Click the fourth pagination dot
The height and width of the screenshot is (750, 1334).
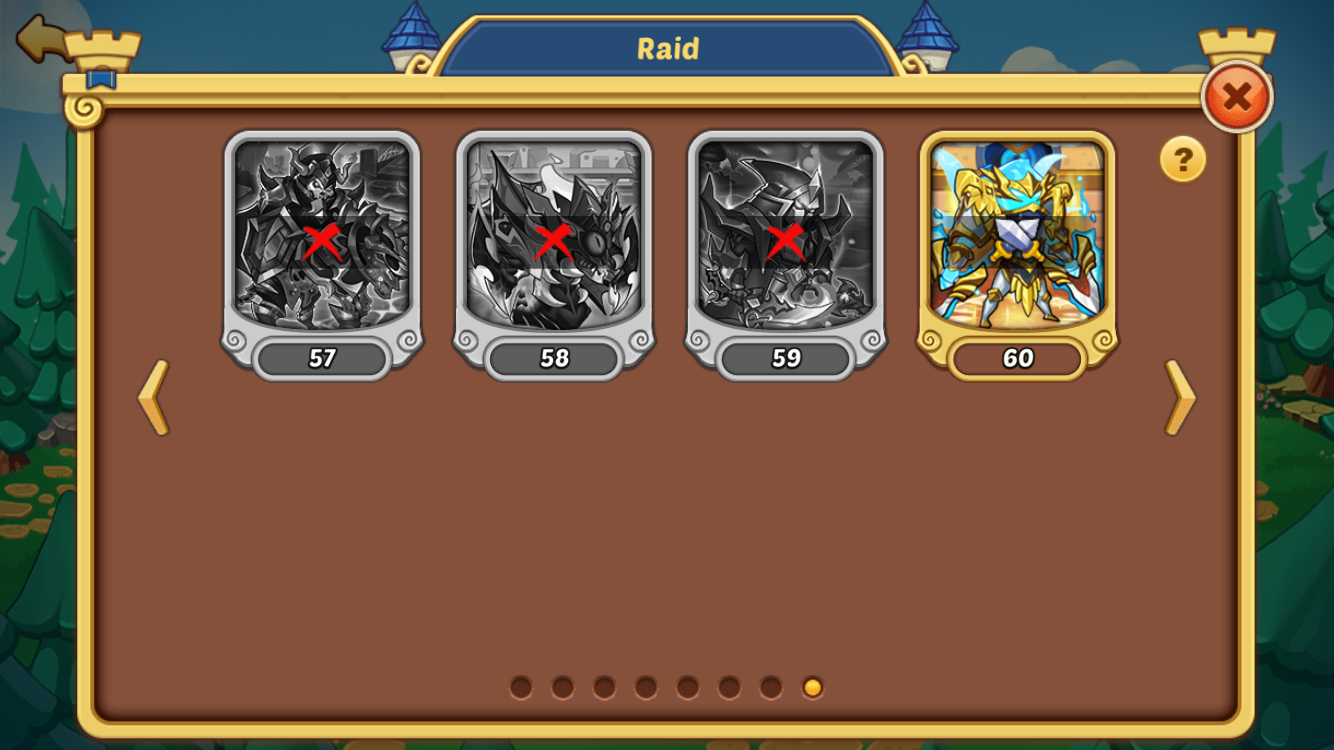tap(646, 687)
